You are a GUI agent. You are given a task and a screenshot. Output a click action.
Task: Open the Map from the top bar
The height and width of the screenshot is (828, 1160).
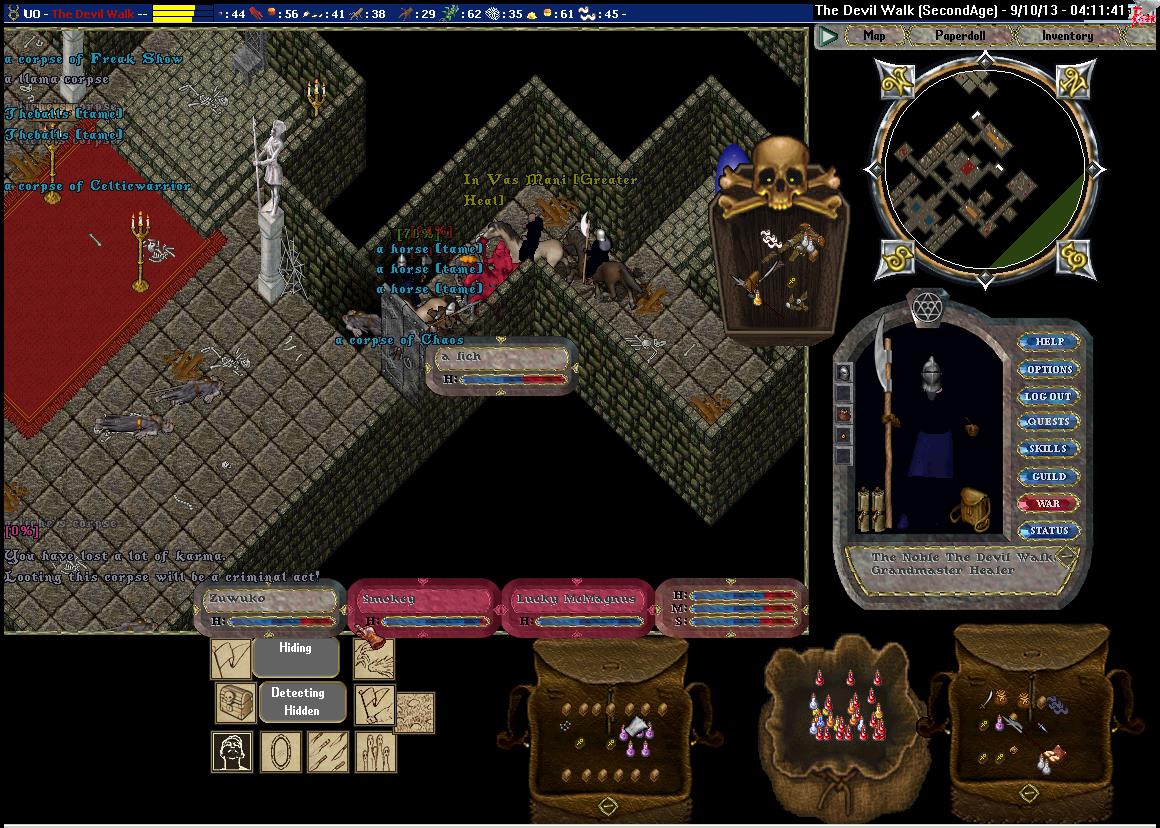click(874, 36)
